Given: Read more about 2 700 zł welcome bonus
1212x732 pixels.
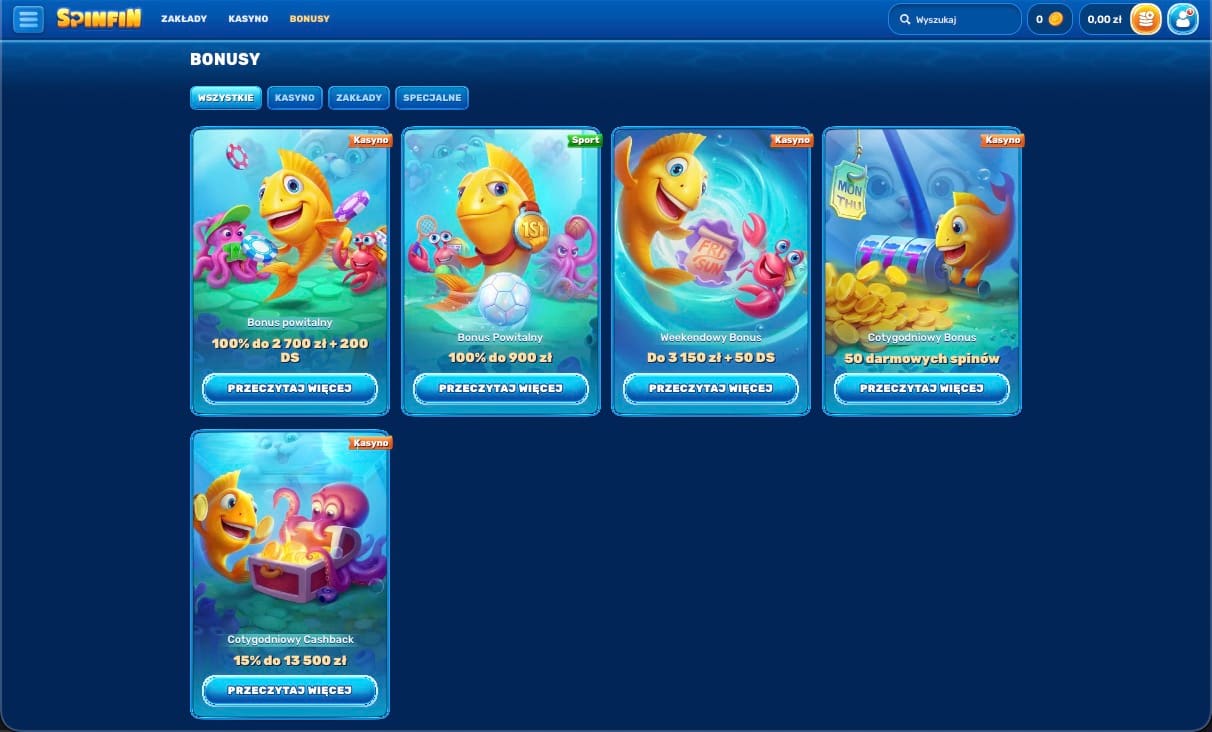Looking at the screenshot, I should (x=290, y=388).
